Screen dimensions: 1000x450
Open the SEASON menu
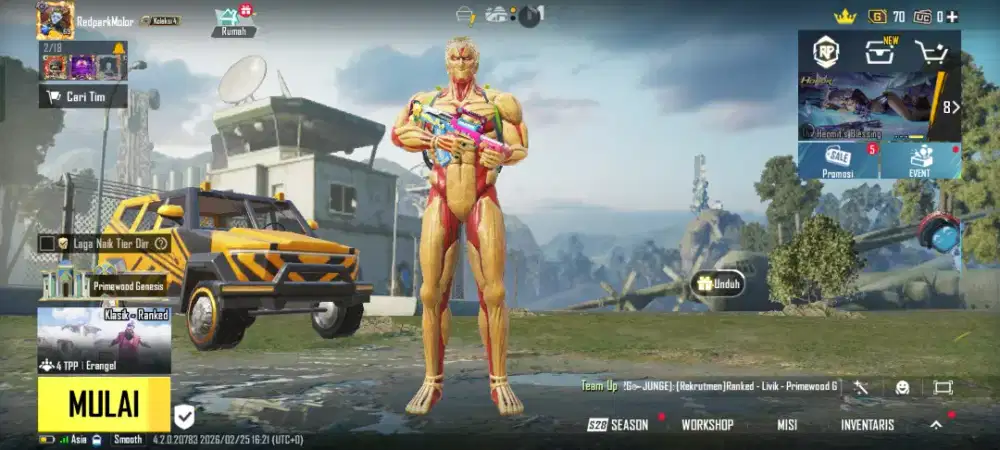point(618,425)
